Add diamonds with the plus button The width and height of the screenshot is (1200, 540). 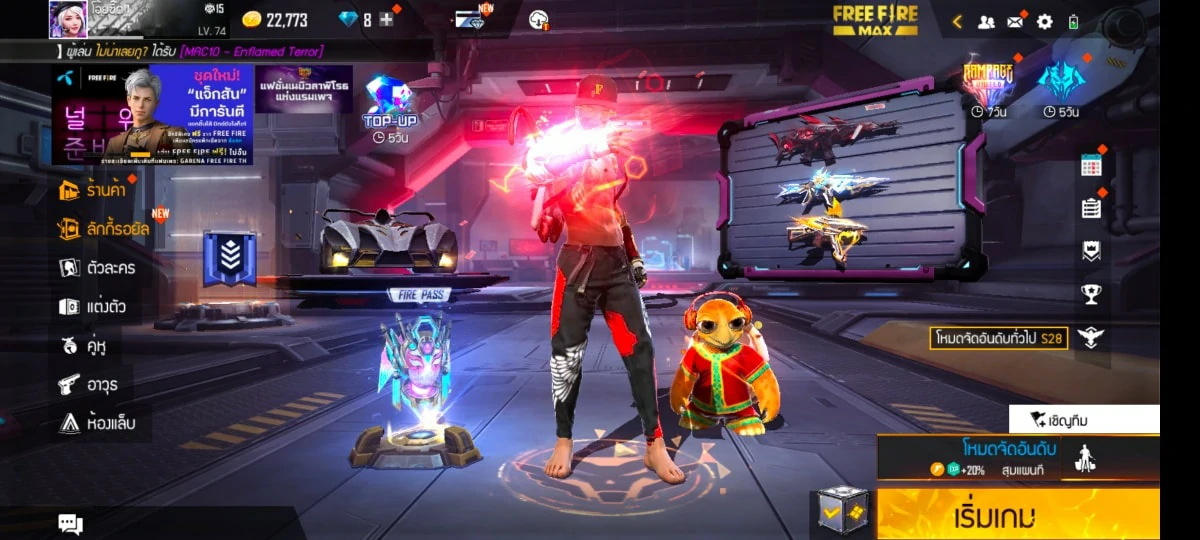[x=386, y=20]
